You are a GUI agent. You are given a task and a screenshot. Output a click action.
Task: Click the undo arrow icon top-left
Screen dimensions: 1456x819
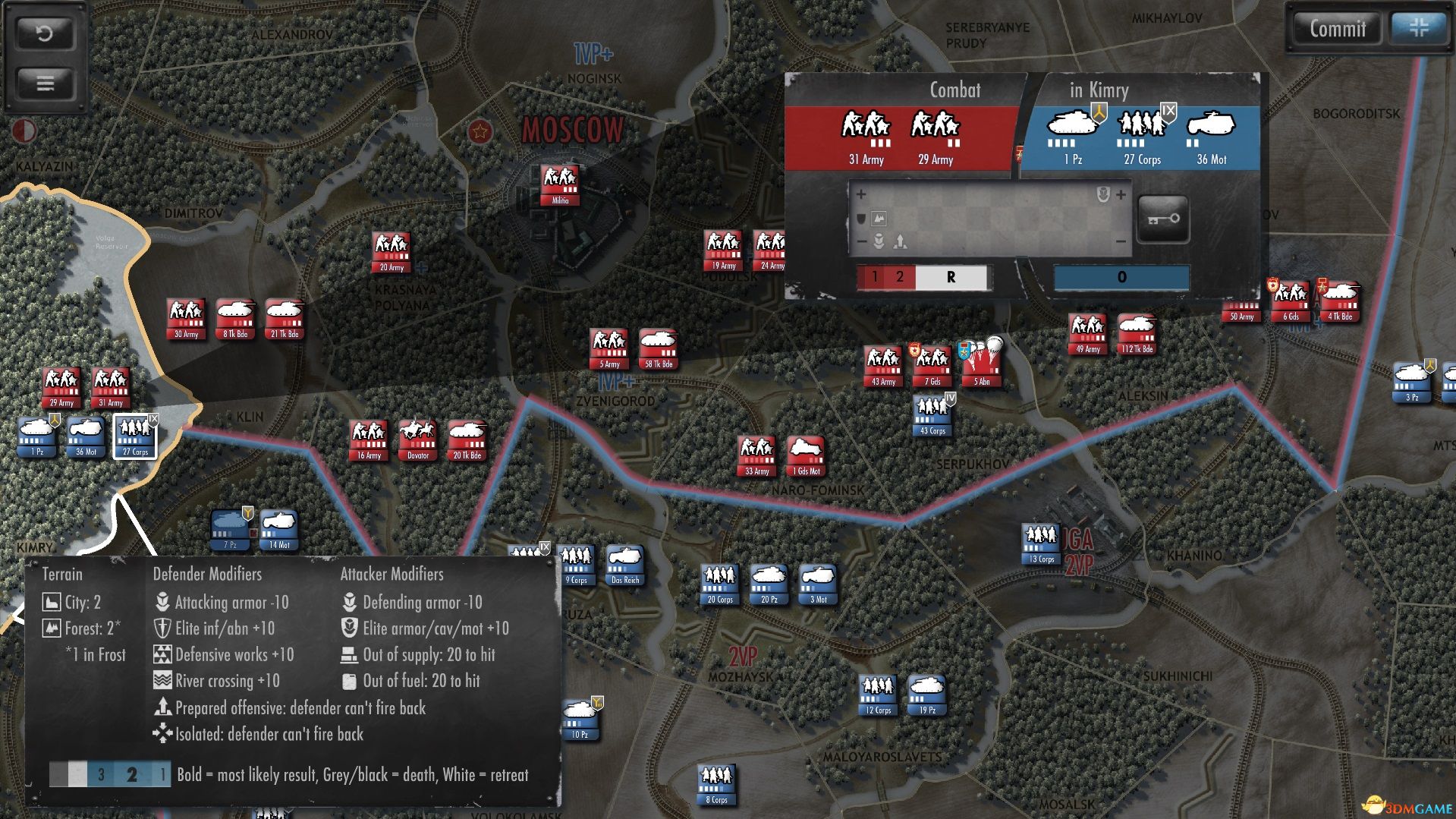pos(44,34)
